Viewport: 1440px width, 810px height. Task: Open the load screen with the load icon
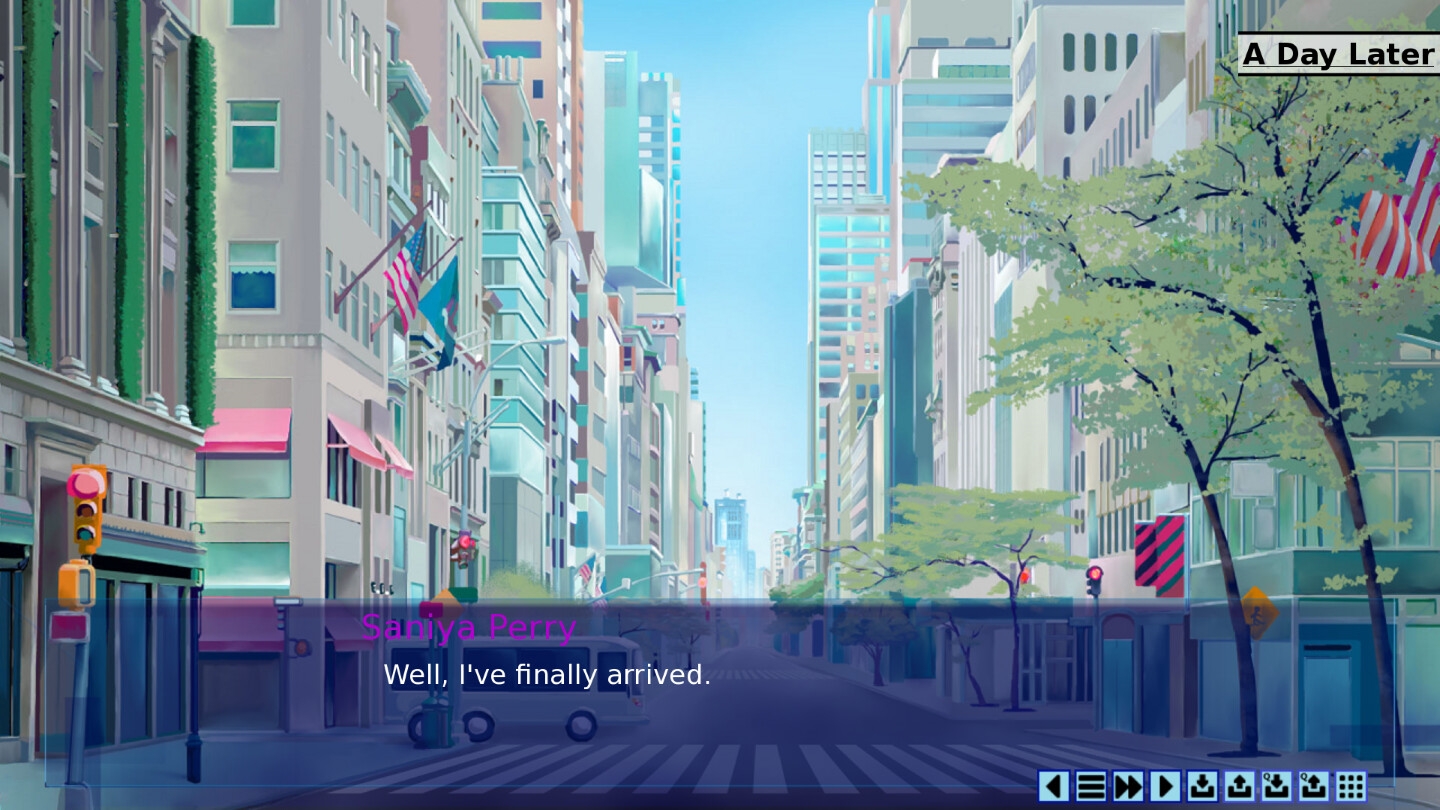(x=1240, y=785)
